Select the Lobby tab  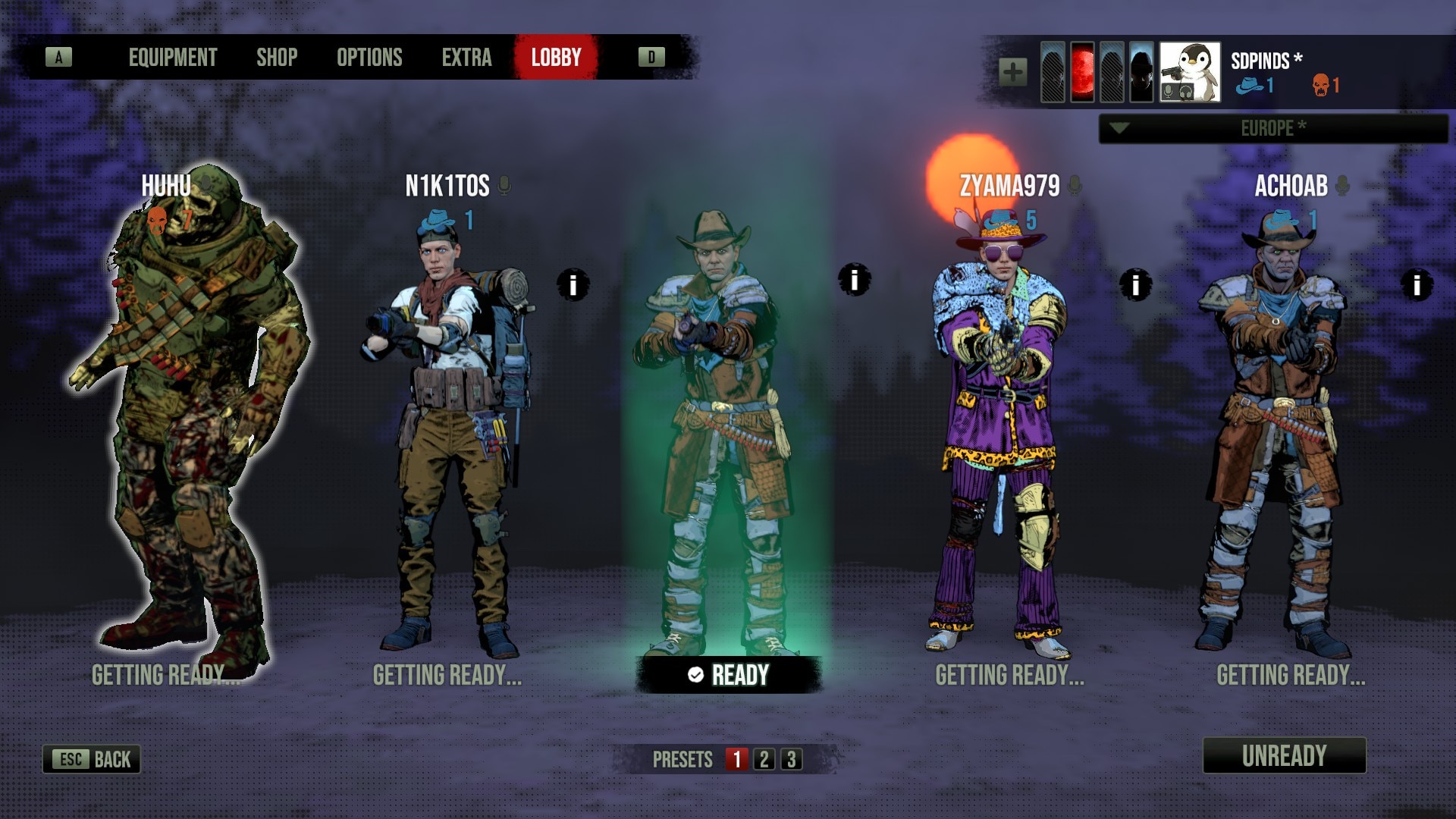[x=556, y=58]
